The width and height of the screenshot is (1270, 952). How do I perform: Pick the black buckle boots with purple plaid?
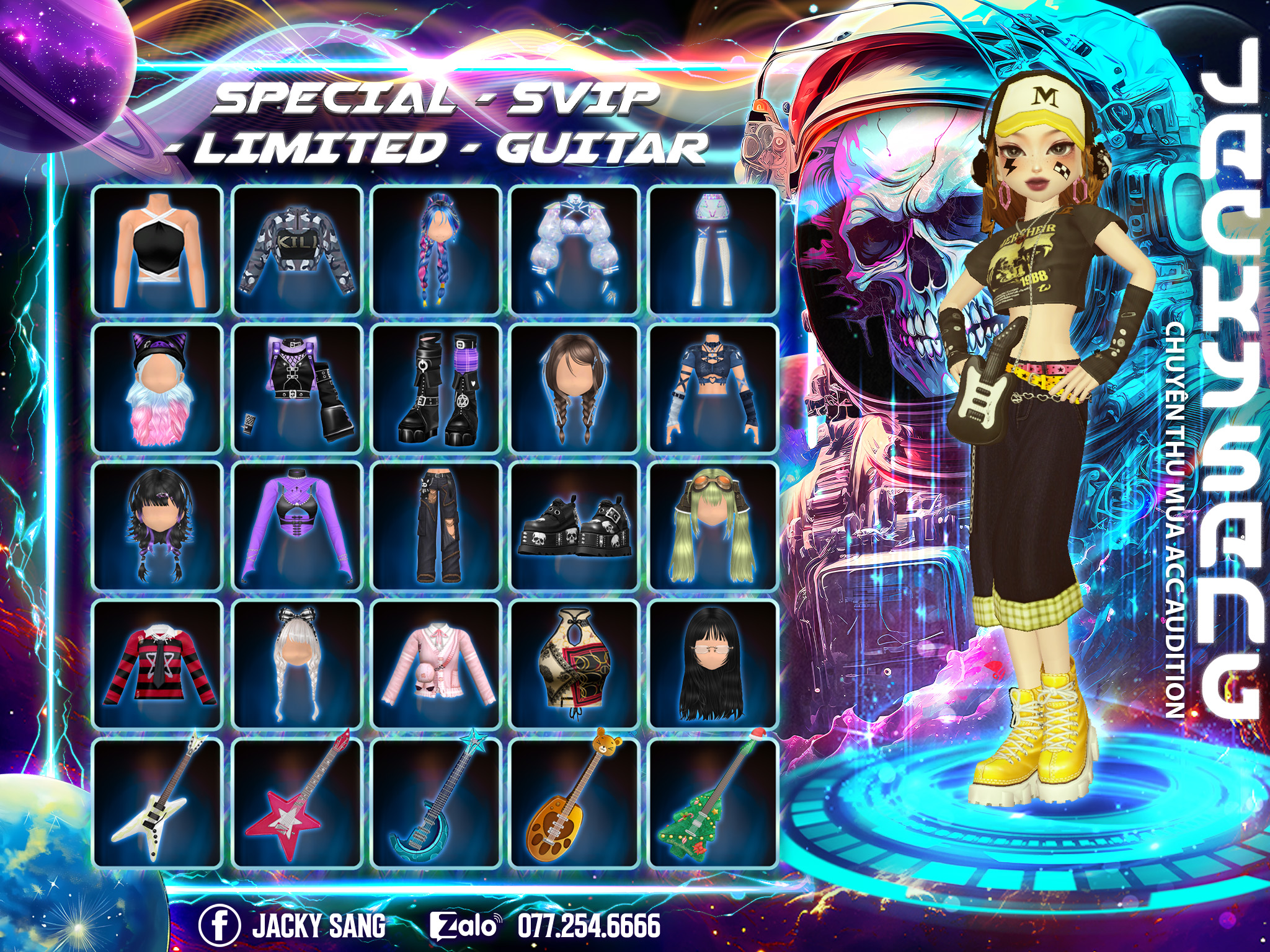[x=436, y=388]
